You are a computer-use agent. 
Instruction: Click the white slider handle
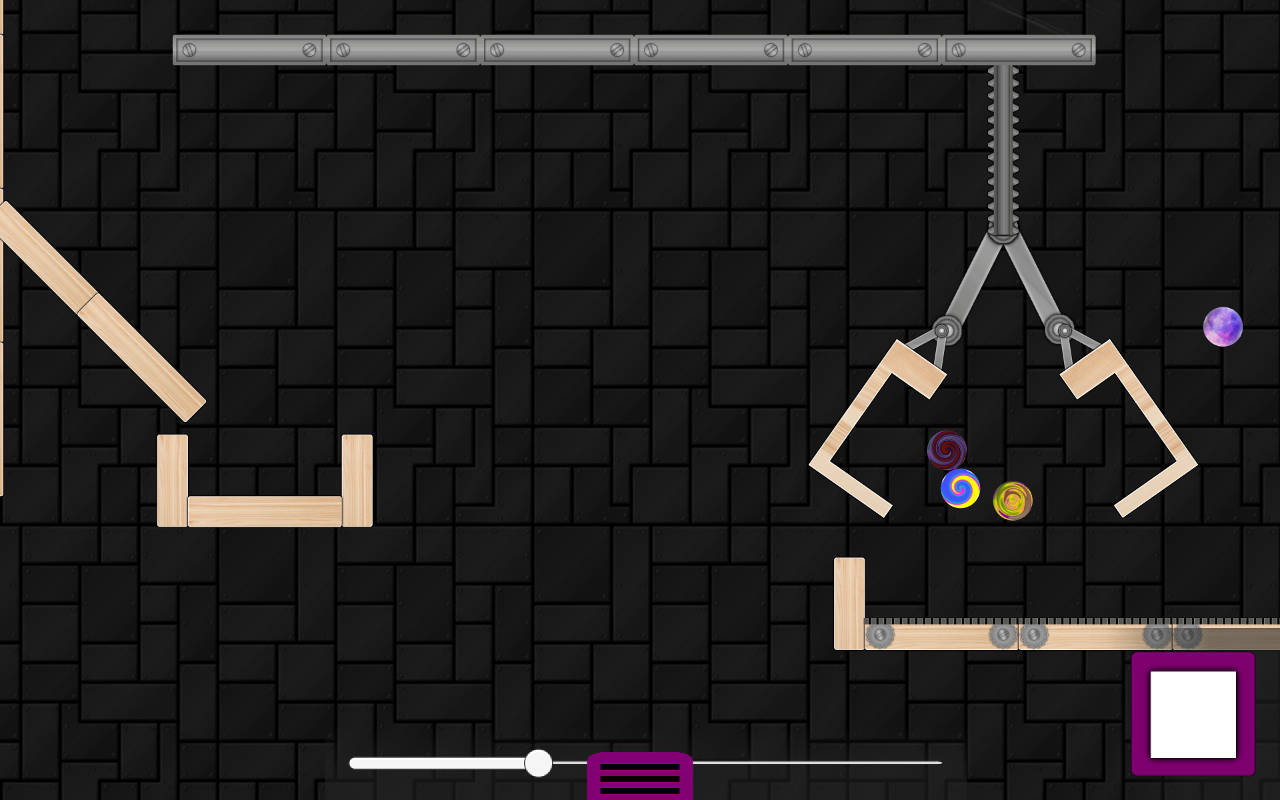point(539,763)
